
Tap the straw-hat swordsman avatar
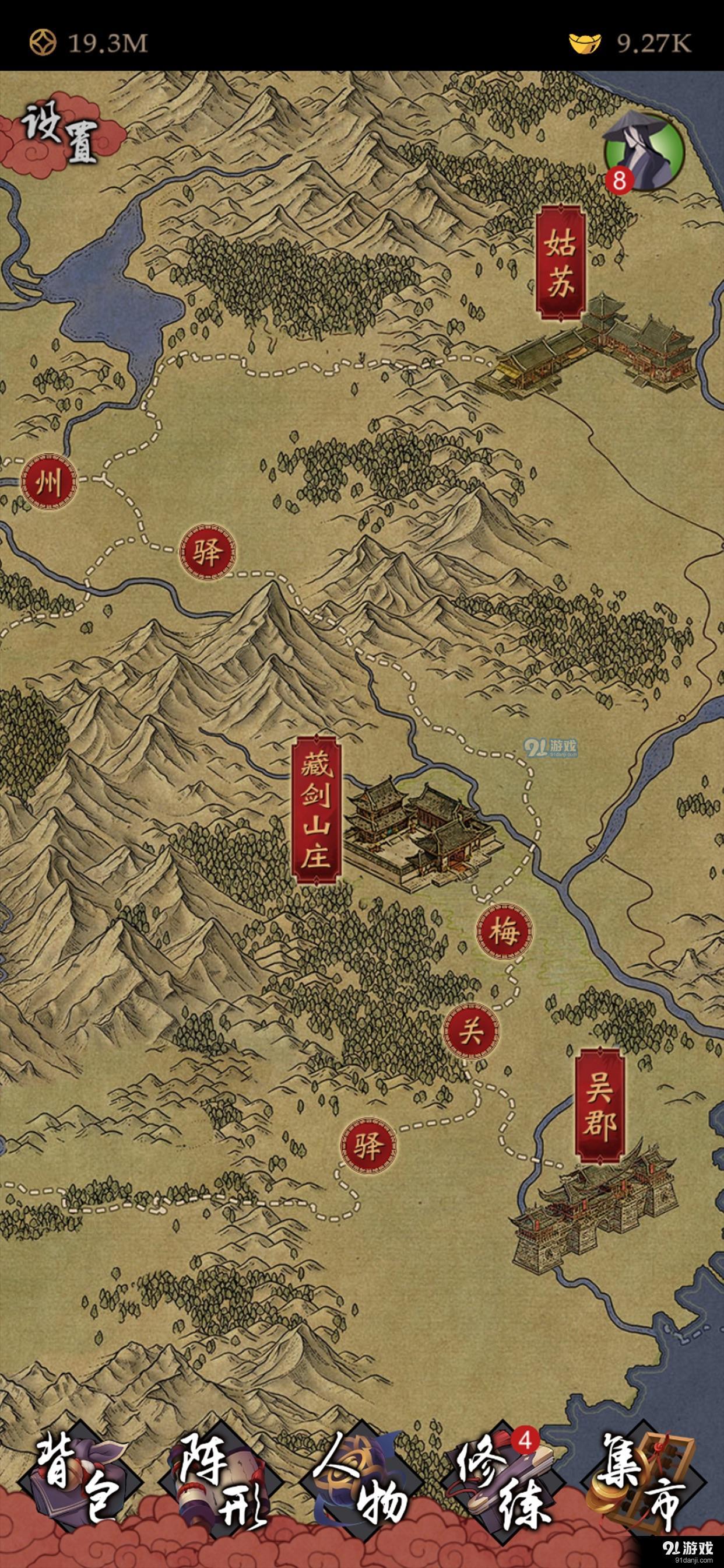tap(644, 150)
